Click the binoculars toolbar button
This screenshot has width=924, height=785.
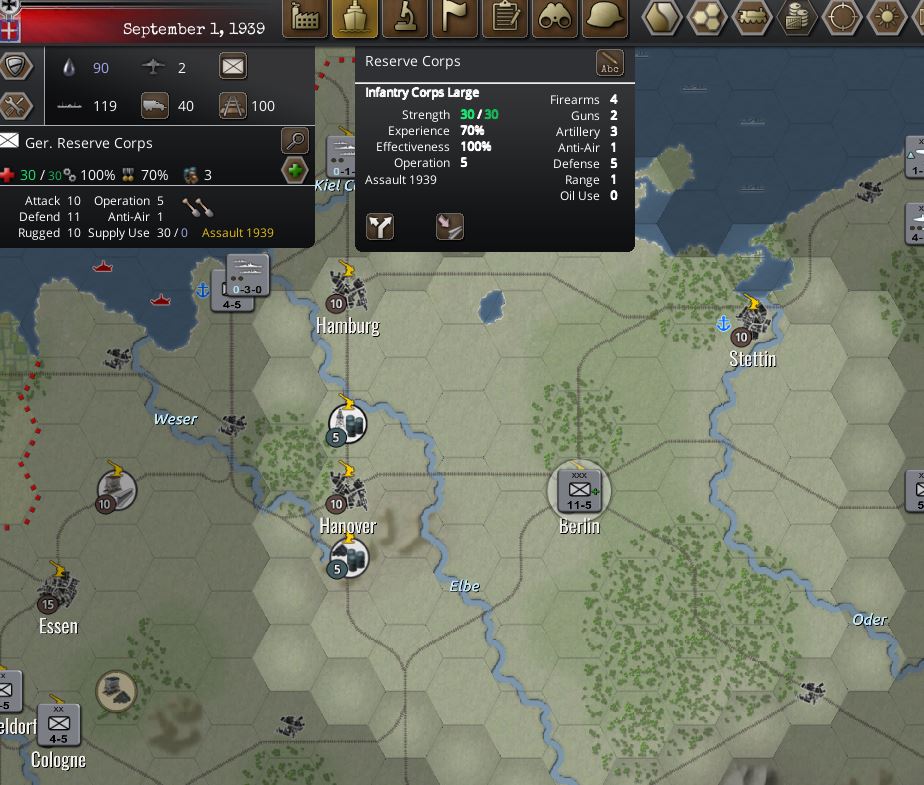click(556, 18)
